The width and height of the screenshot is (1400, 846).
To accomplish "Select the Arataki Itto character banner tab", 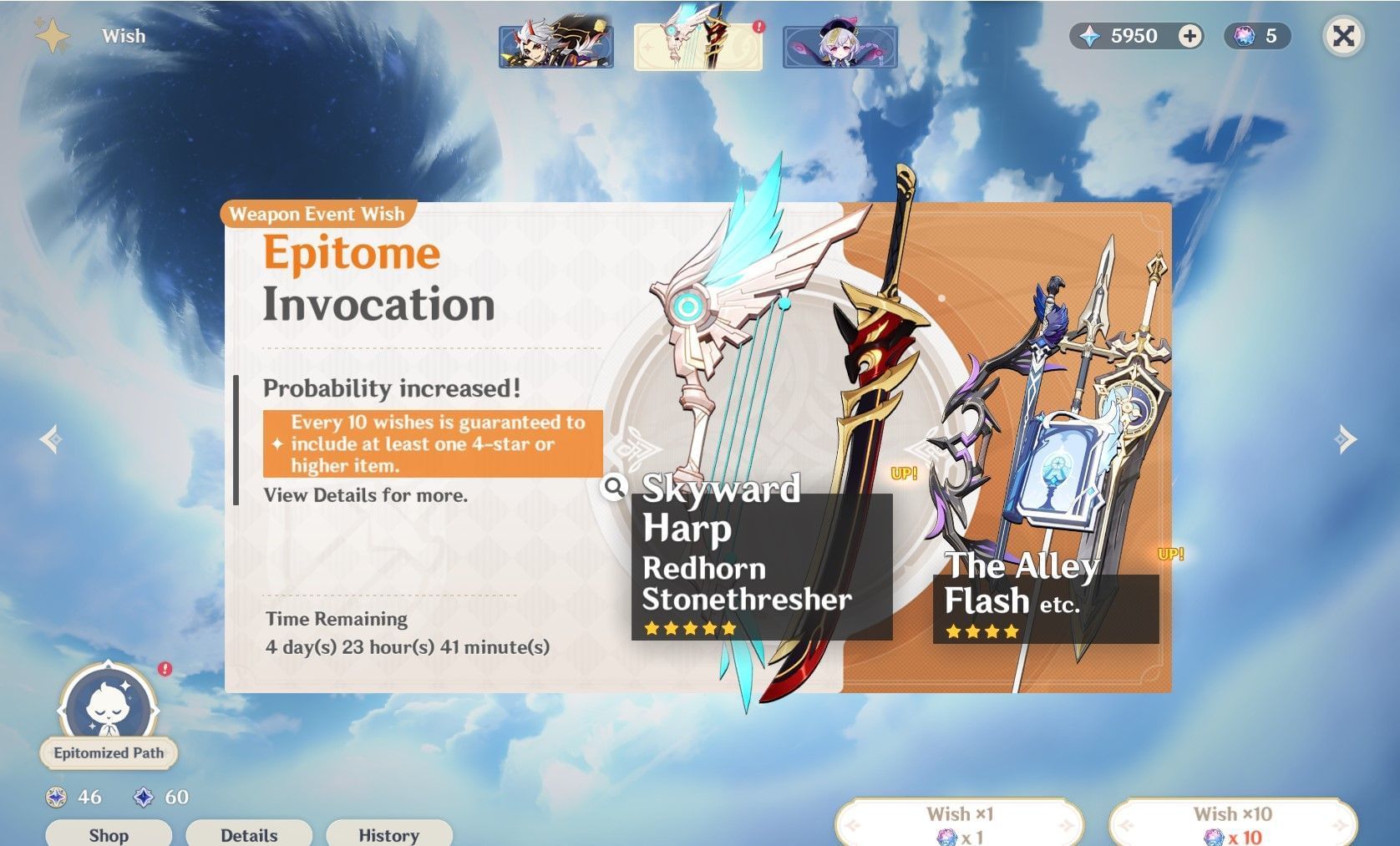I will 556,46.
